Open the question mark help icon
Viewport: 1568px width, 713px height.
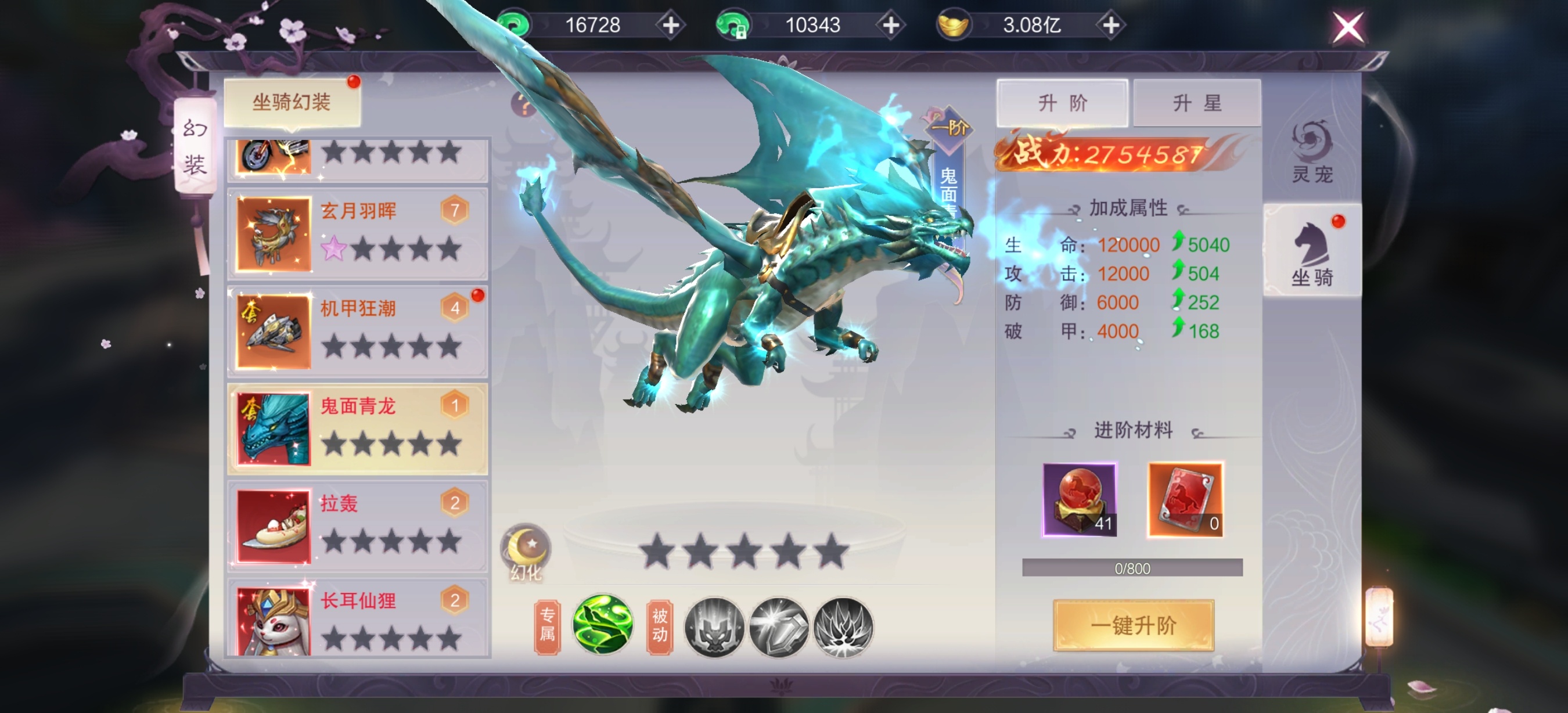(x=522, y=105)
